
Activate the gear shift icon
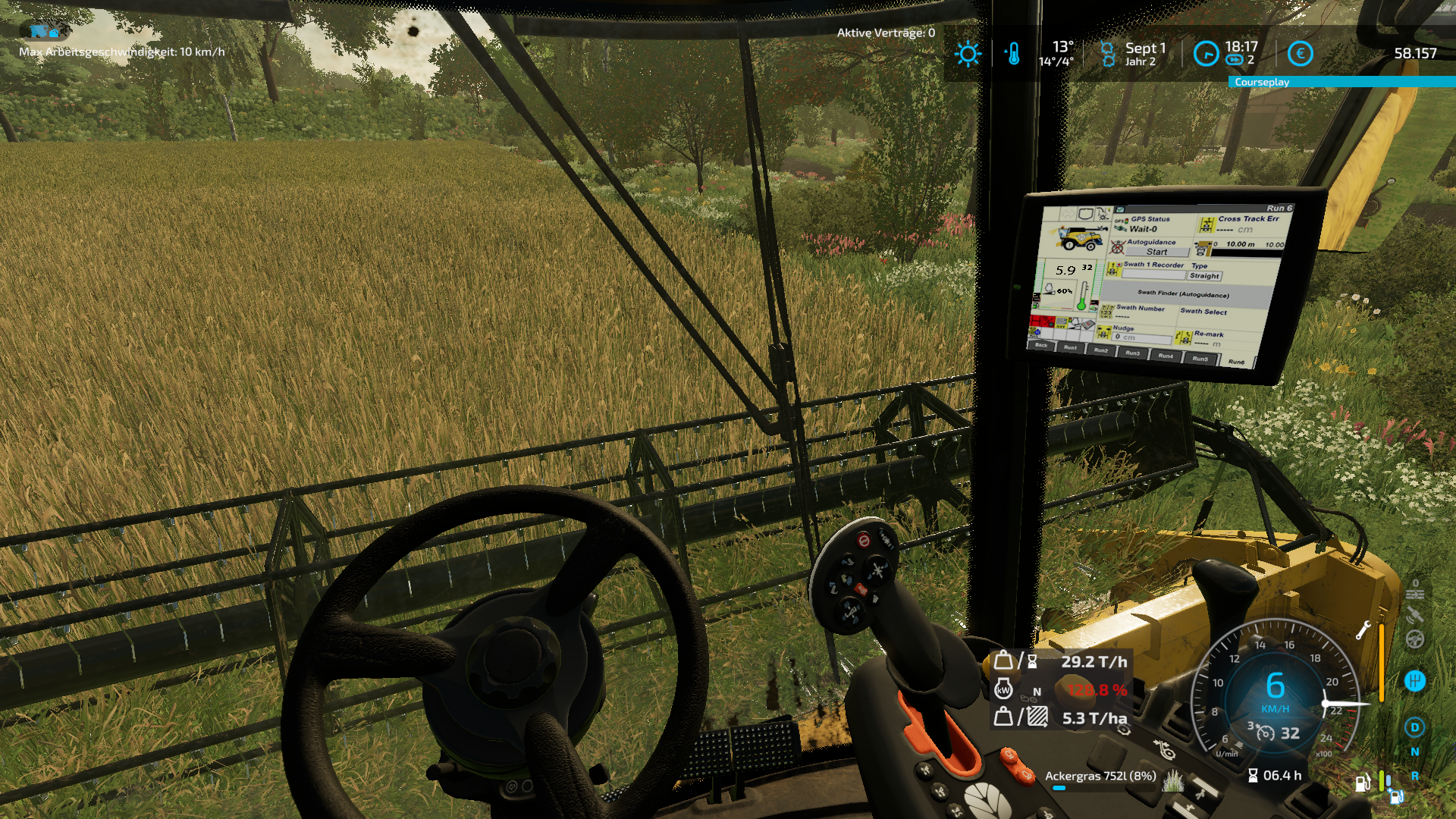[x=1415, y=680]
